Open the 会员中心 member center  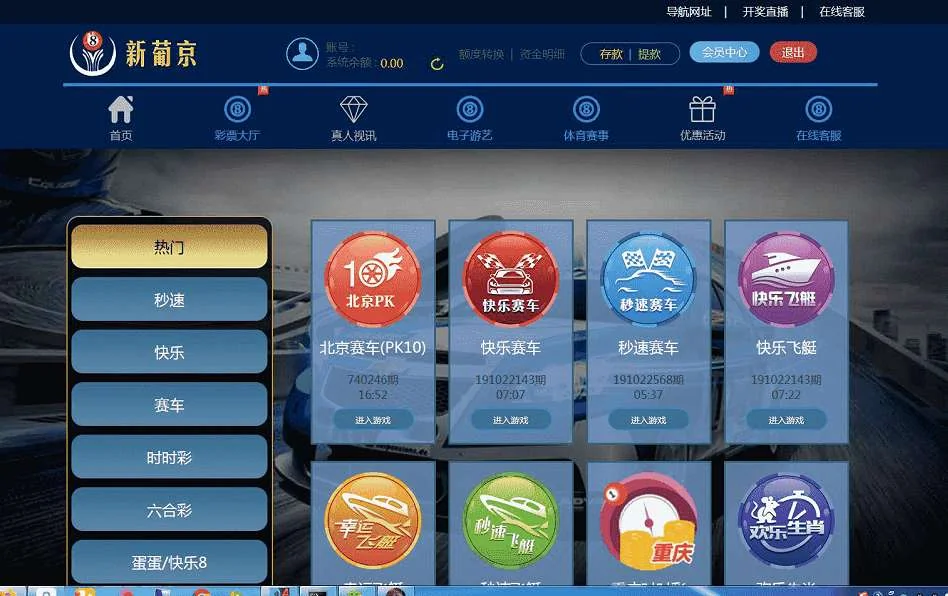click(x=724, y=53)
